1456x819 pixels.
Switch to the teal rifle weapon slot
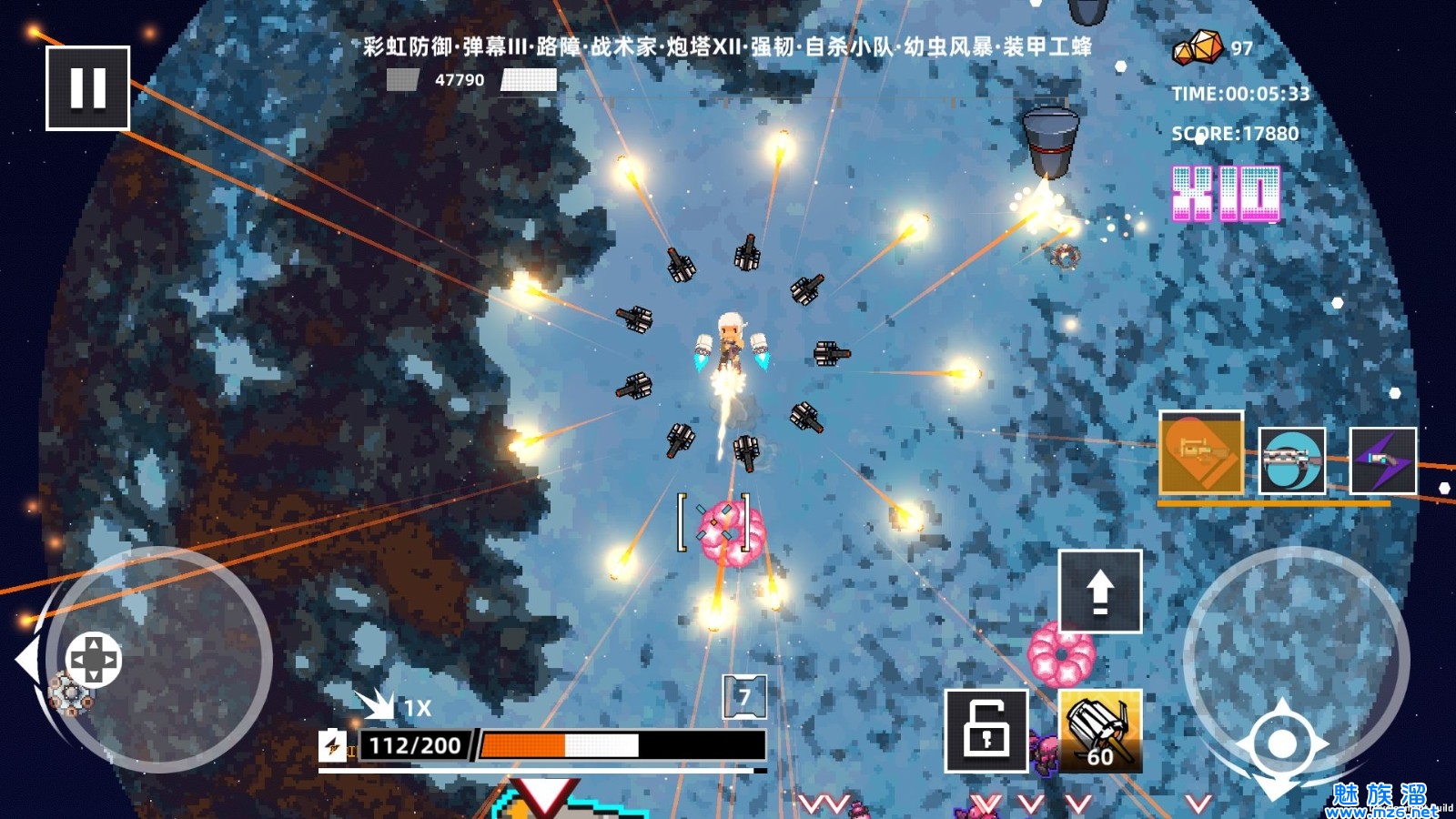(1292, 460)
